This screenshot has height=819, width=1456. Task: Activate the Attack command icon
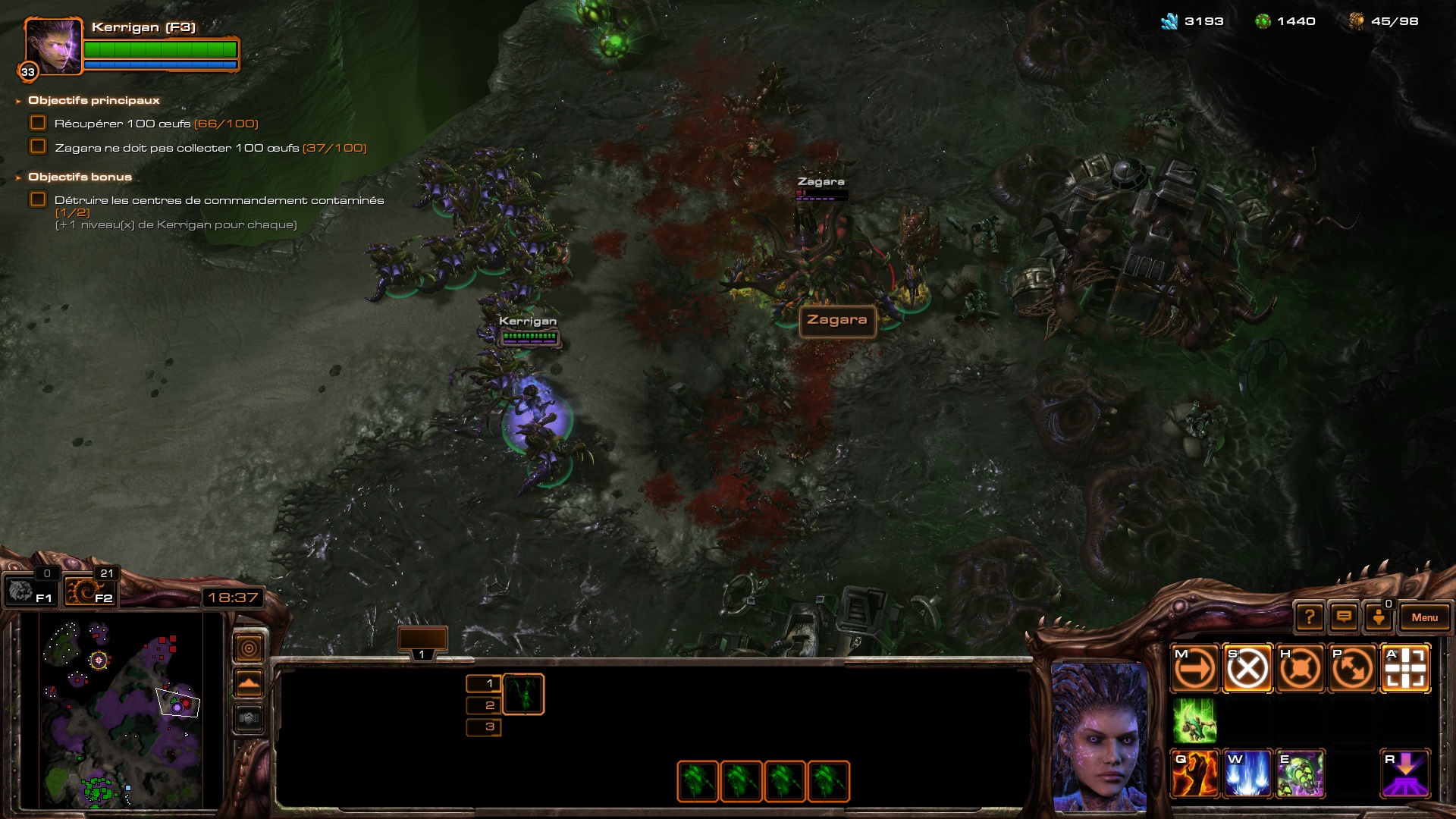1405,669
